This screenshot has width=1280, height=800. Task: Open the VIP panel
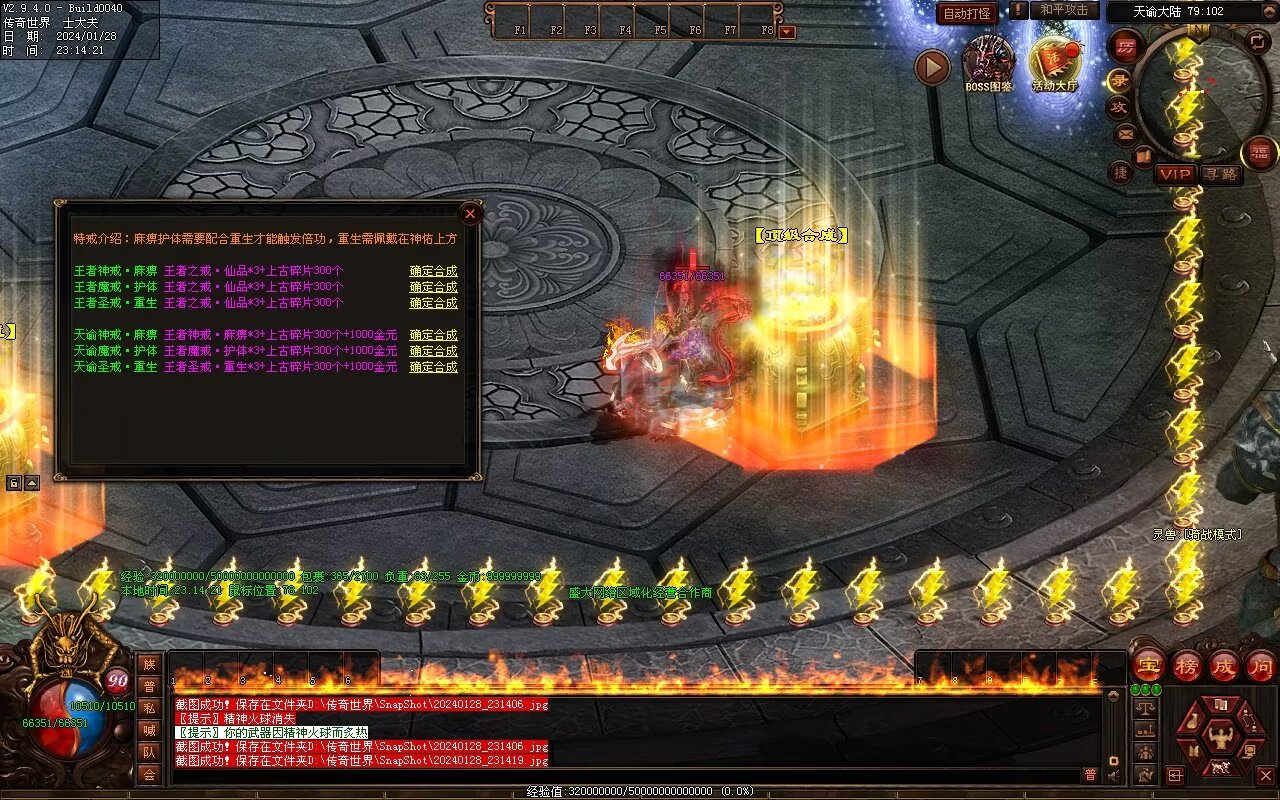(1175, 174)
